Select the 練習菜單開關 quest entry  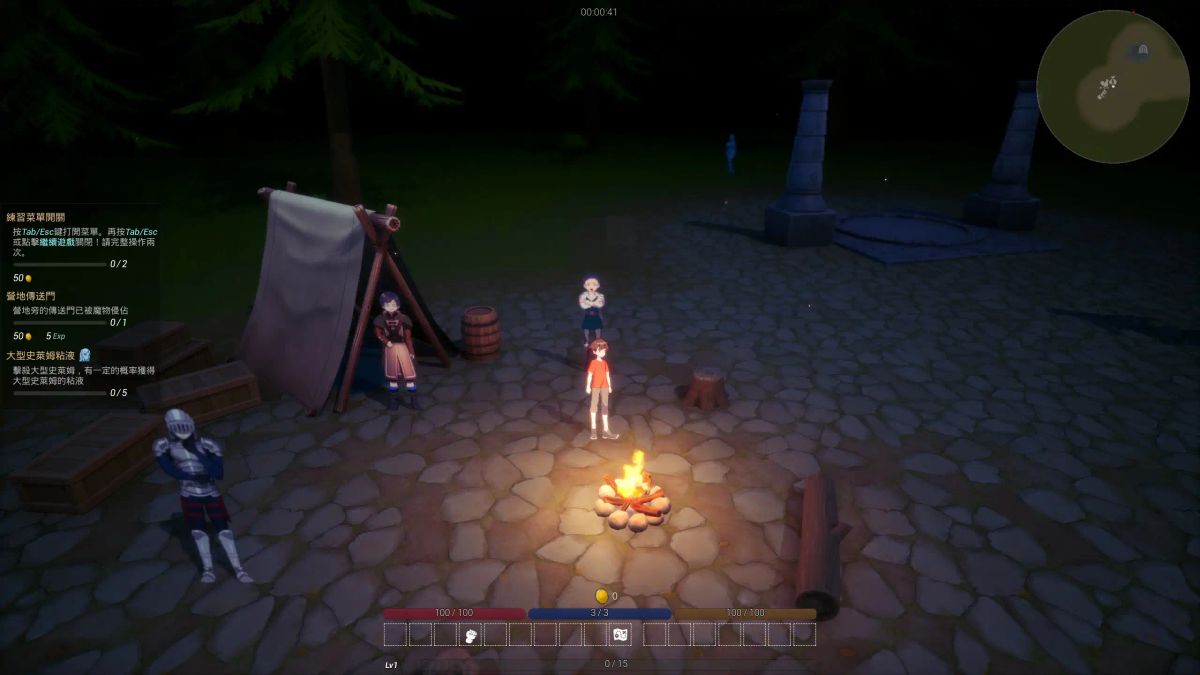point(36,217)
